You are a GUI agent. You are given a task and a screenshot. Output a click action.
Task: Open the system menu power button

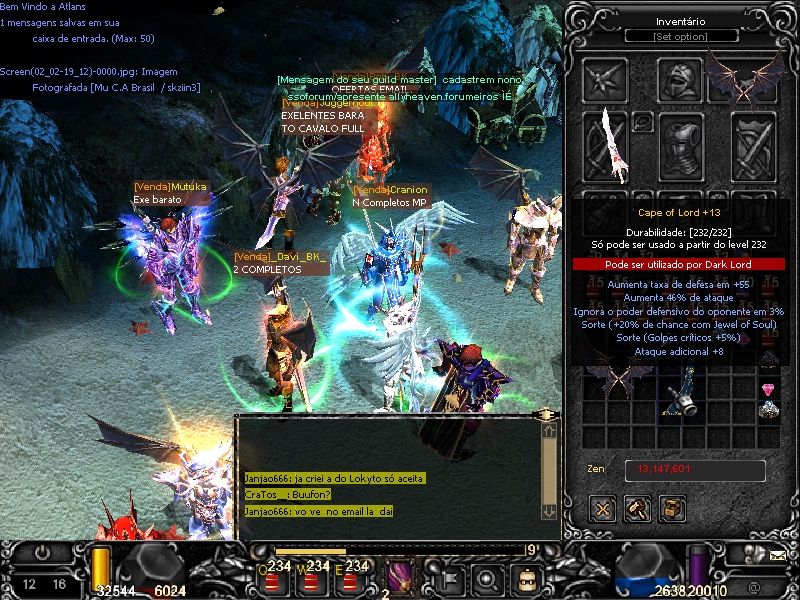click(x=42, y=553)
